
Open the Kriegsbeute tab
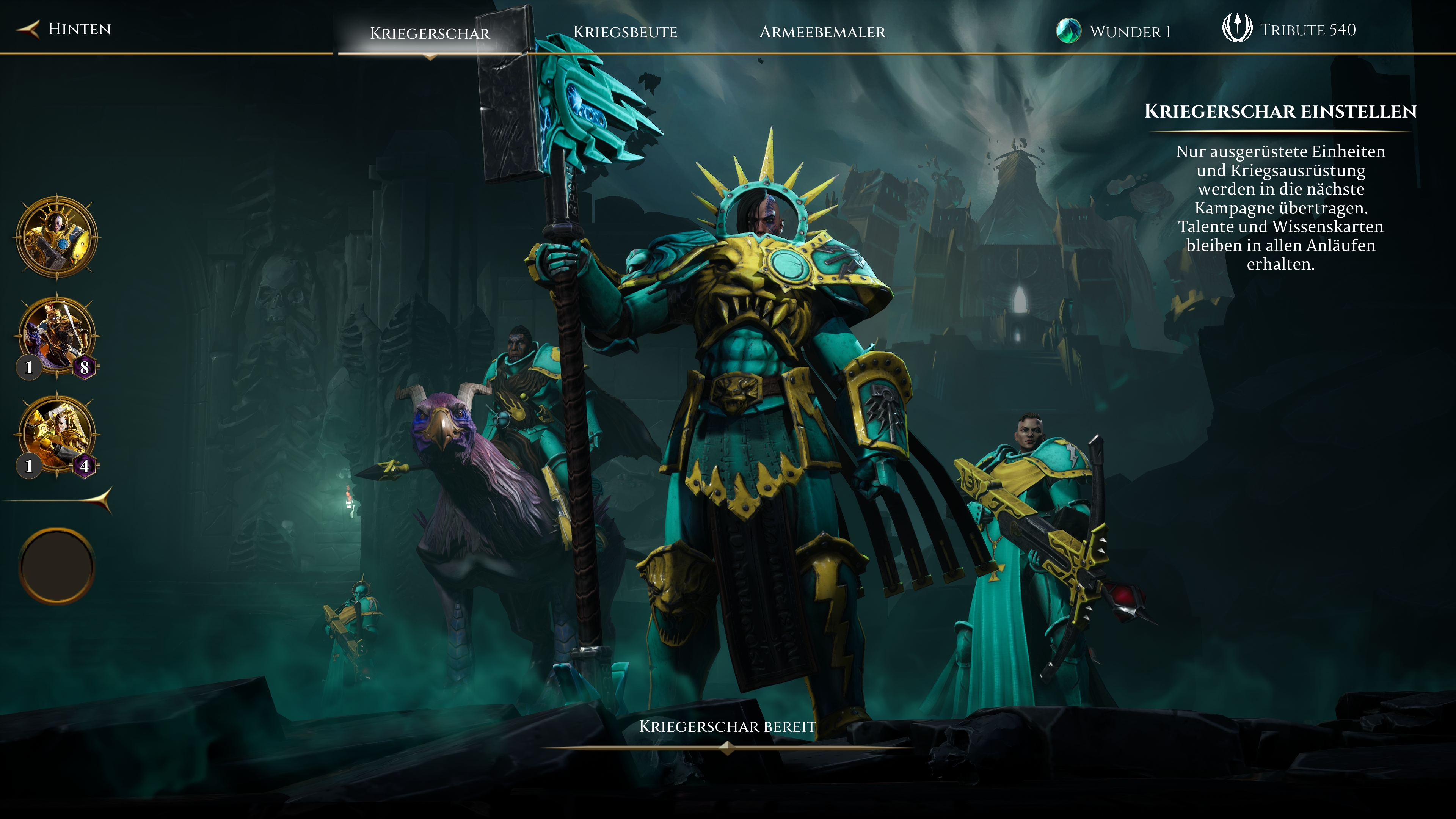pos(625,31)
